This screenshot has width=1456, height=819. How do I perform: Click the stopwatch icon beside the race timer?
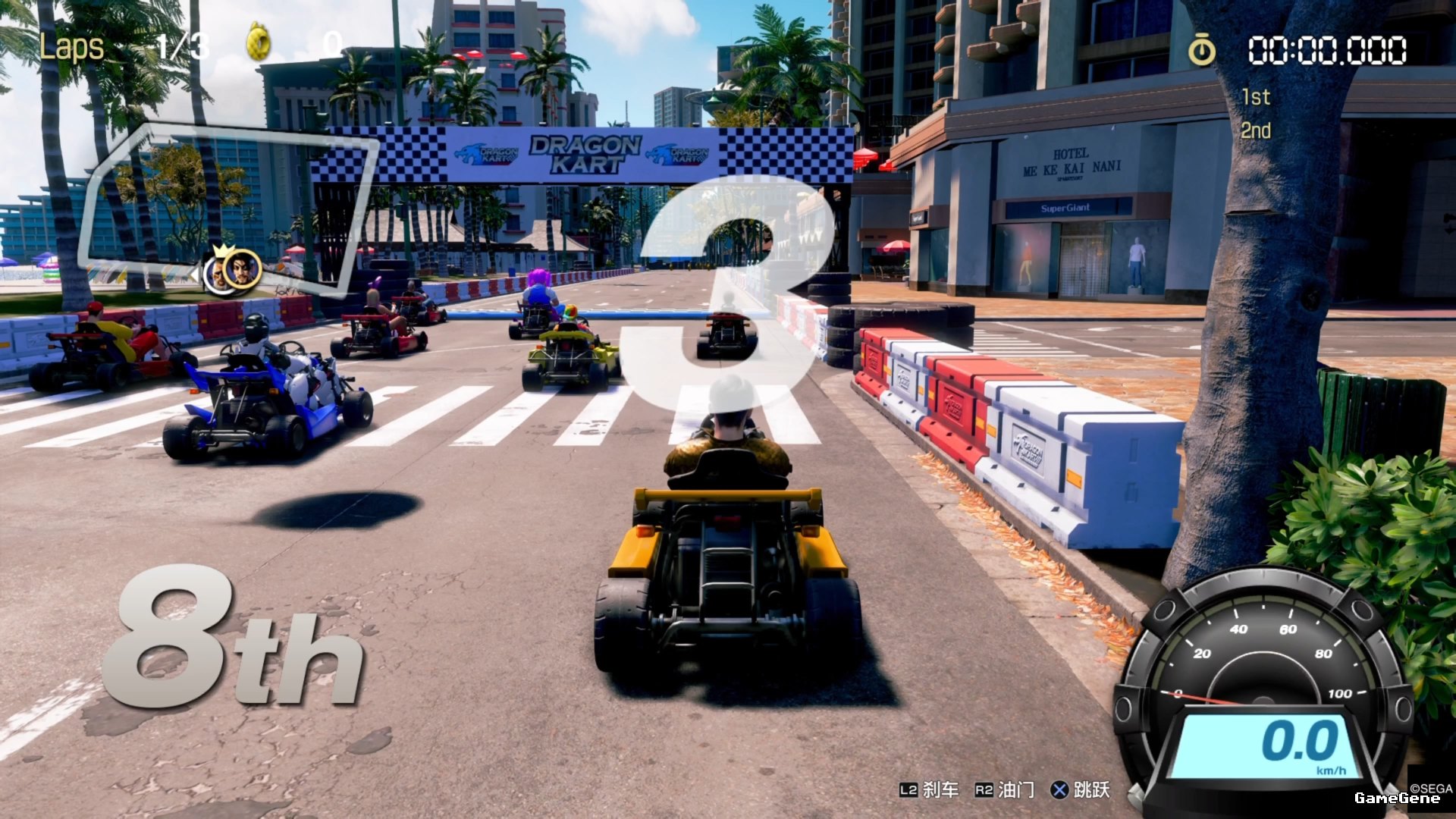tap(1201, 50)
